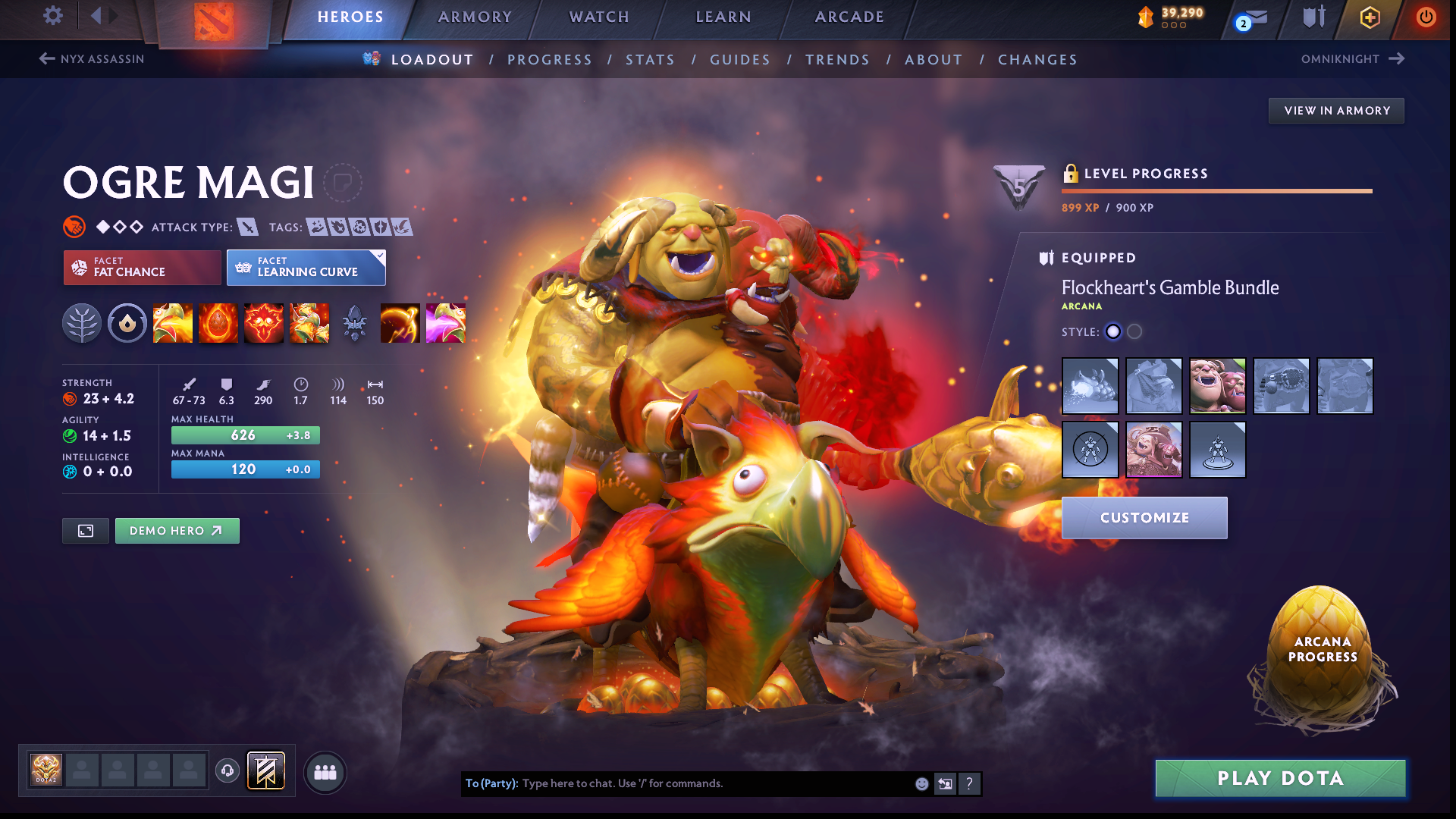The image size is (1456, 819).
Task: Click the party chat input field
Action: 713,783
